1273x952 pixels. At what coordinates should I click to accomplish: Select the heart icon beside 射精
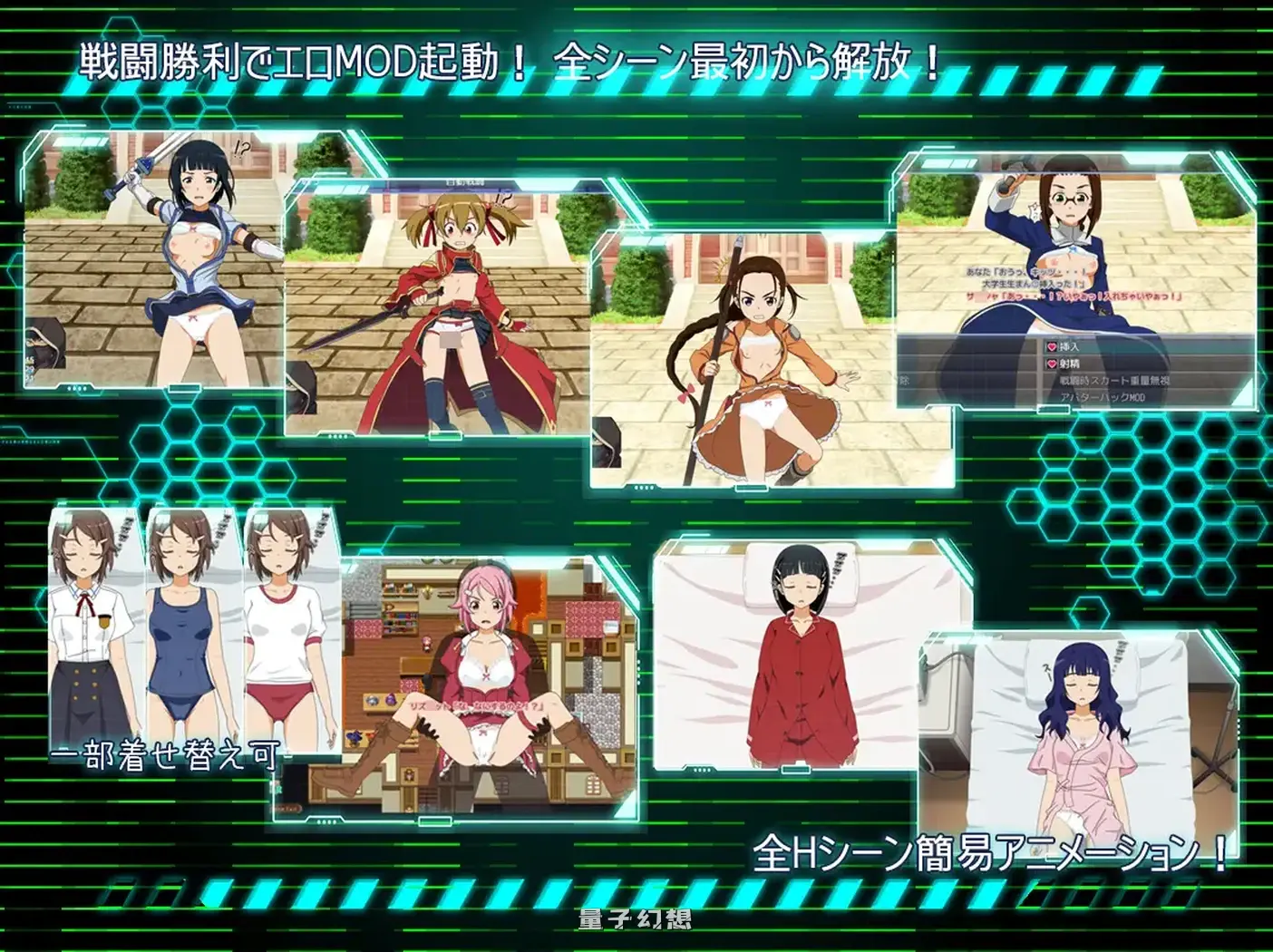(1052, 364)
